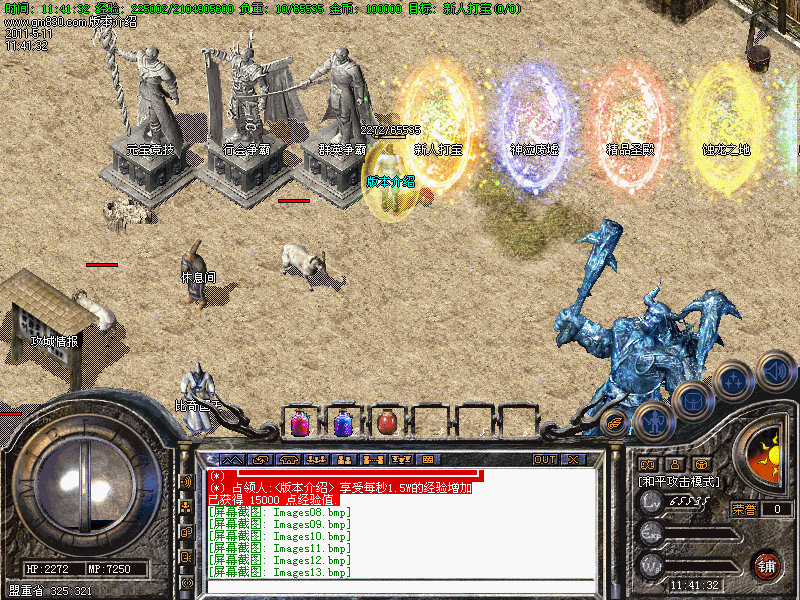This screenshot has width=800, height=600.
Task: Toggle the sound-wave chat filter button
Action: [186, 481]
